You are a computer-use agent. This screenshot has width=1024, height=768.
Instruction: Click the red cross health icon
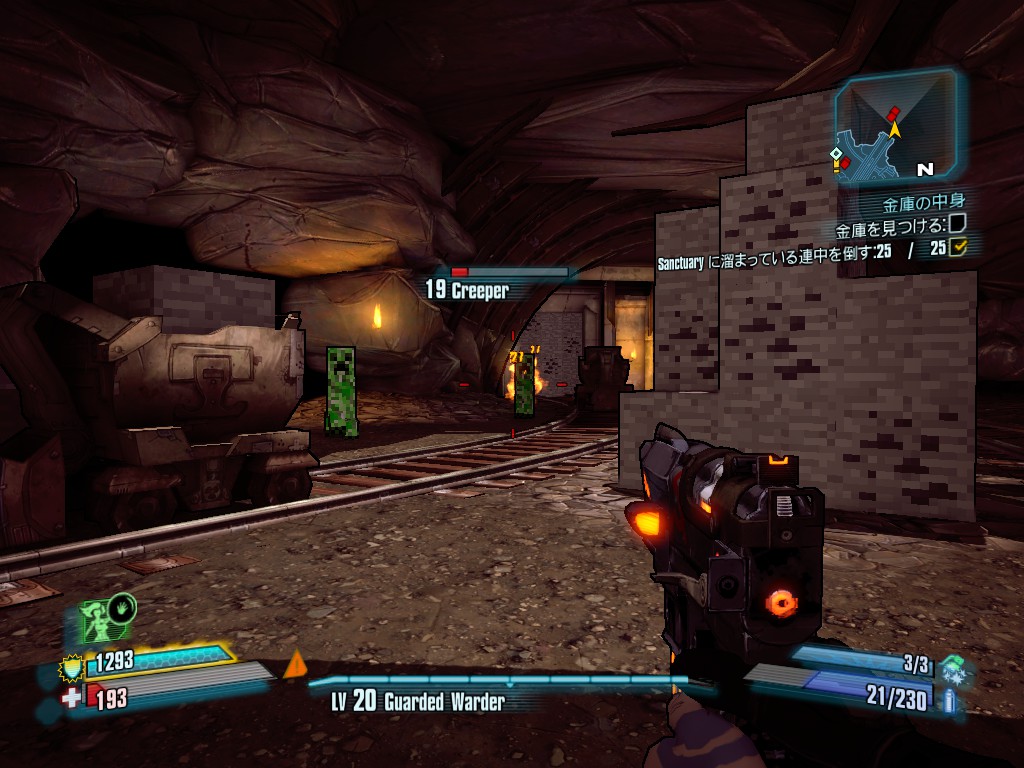coord(71,697)
